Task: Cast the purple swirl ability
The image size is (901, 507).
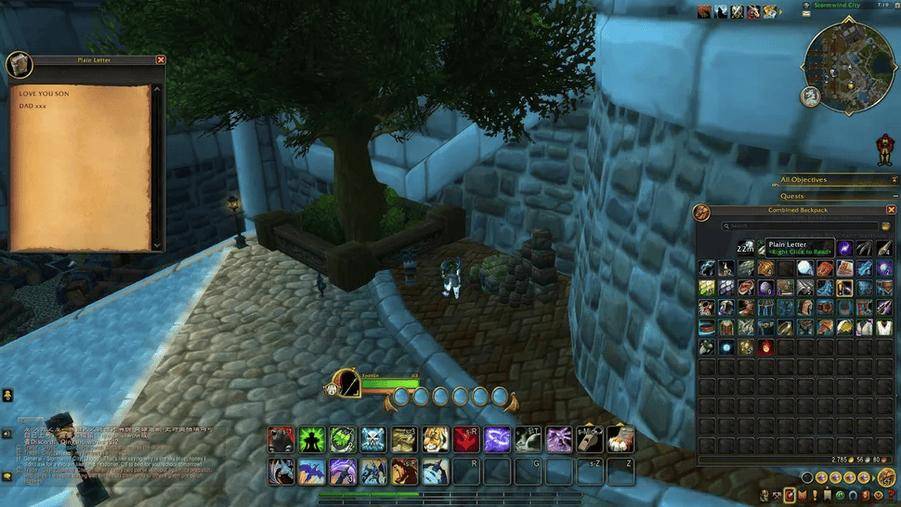Action: click(x=497, y=439)
